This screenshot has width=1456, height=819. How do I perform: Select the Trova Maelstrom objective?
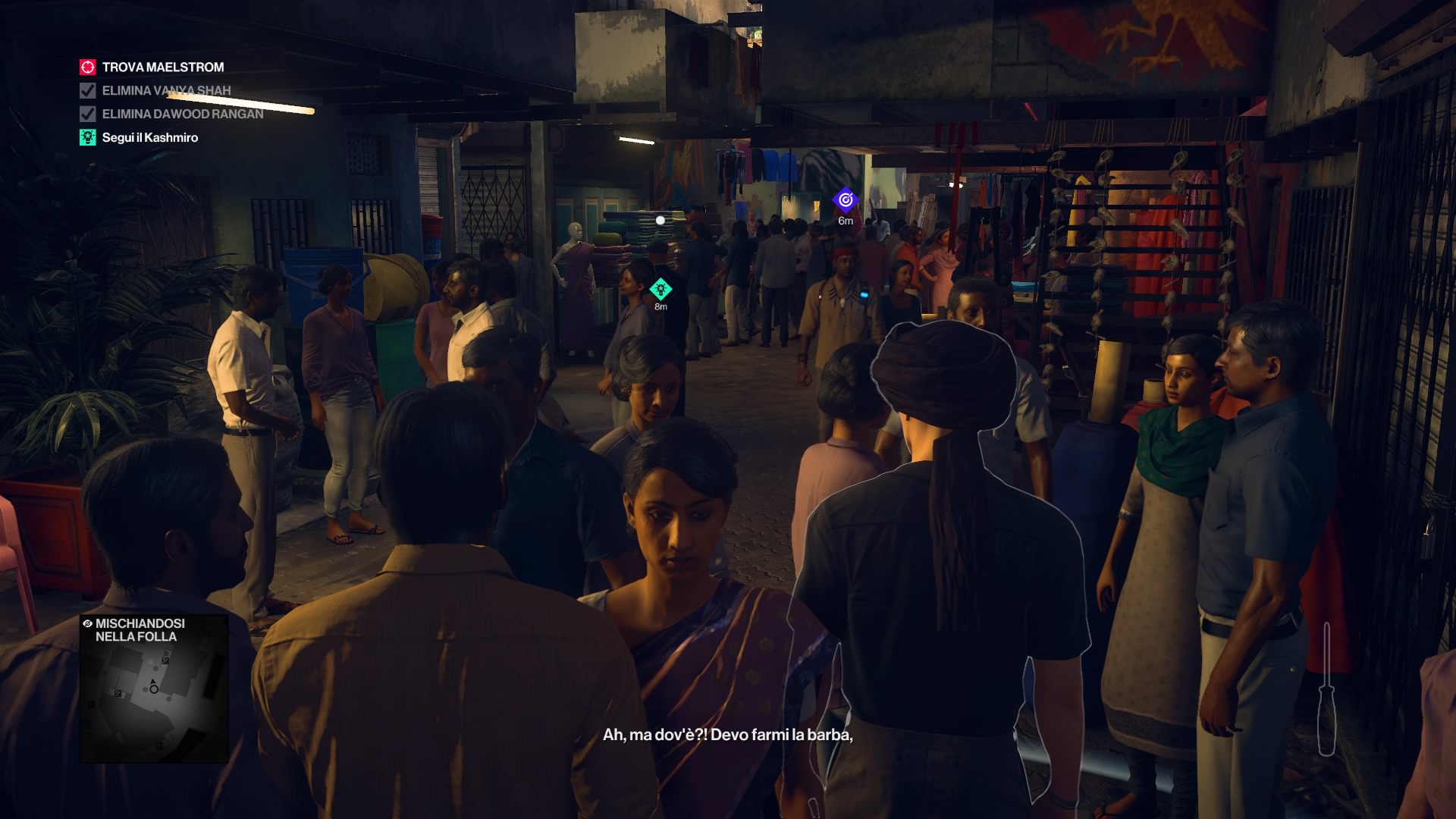[x=162, y=67]
